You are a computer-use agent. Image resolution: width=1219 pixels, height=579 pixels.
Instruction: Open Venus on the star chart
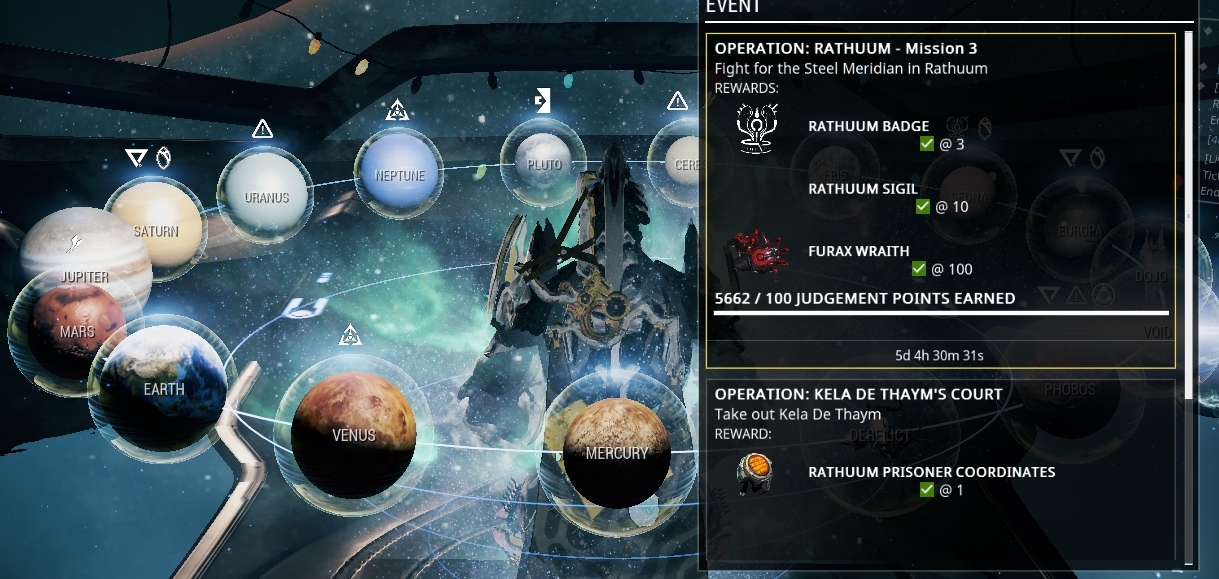point(353,434)
